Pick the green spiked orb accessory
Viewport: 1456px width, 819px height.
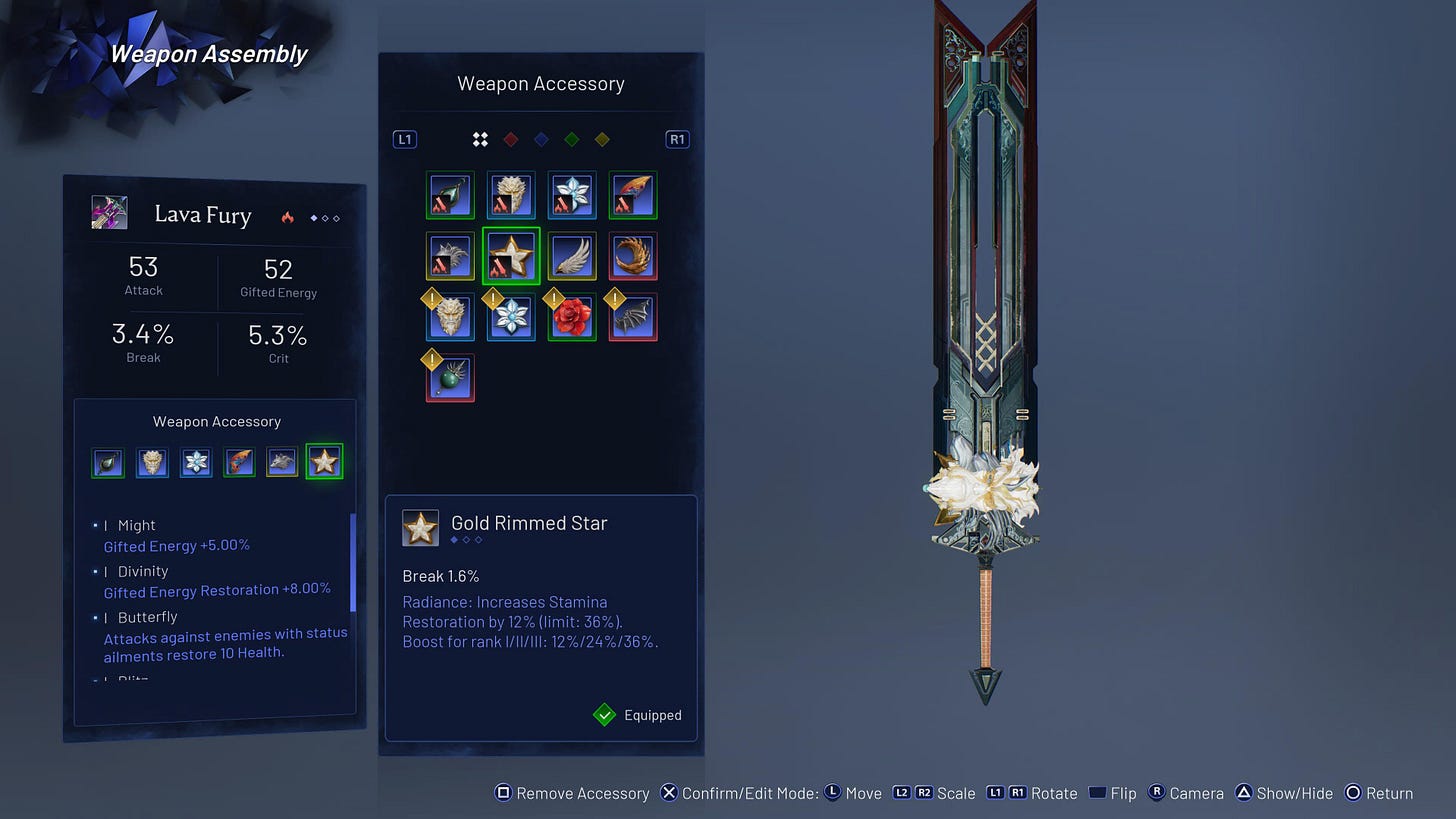point(450,378)
